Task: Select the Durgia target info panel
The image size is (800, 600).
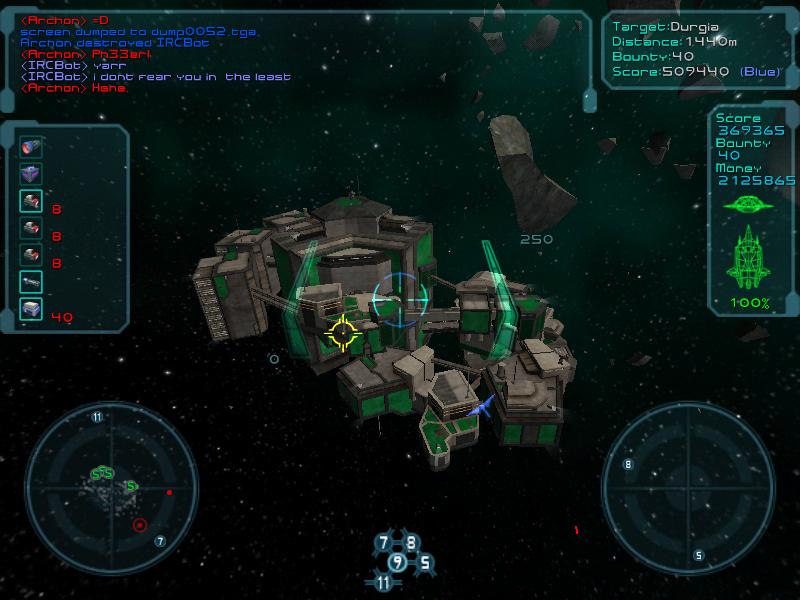Action: pos(697,49)
